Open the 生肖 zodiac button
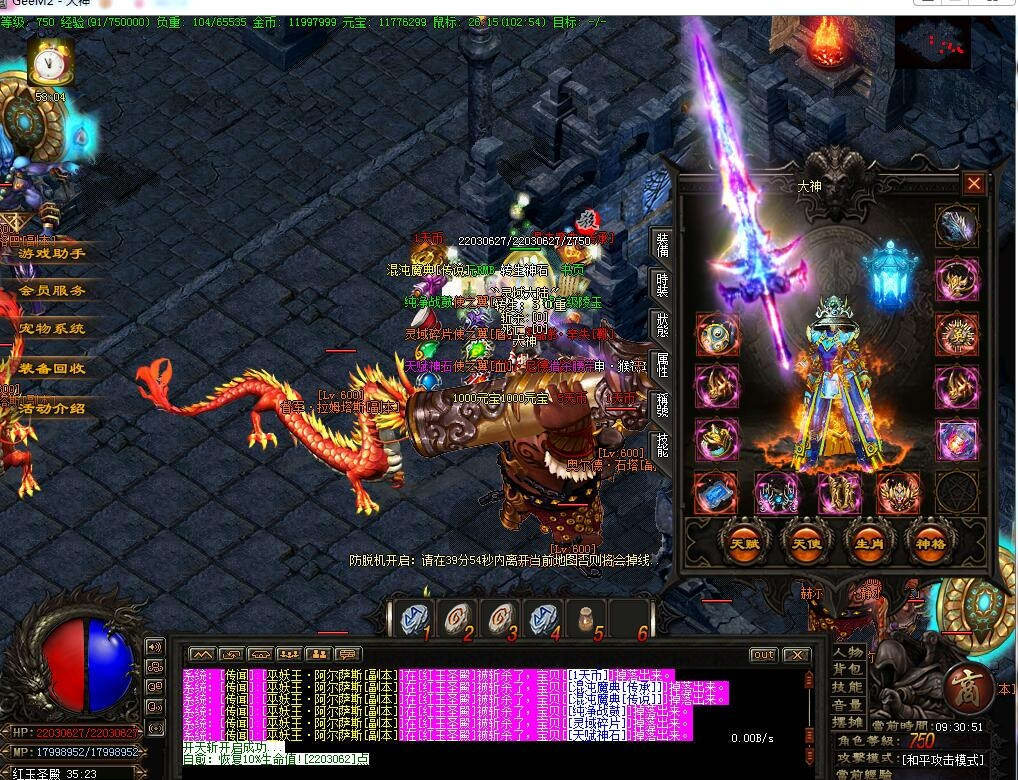The image size is (1018, 780). [x=866, y=542]
